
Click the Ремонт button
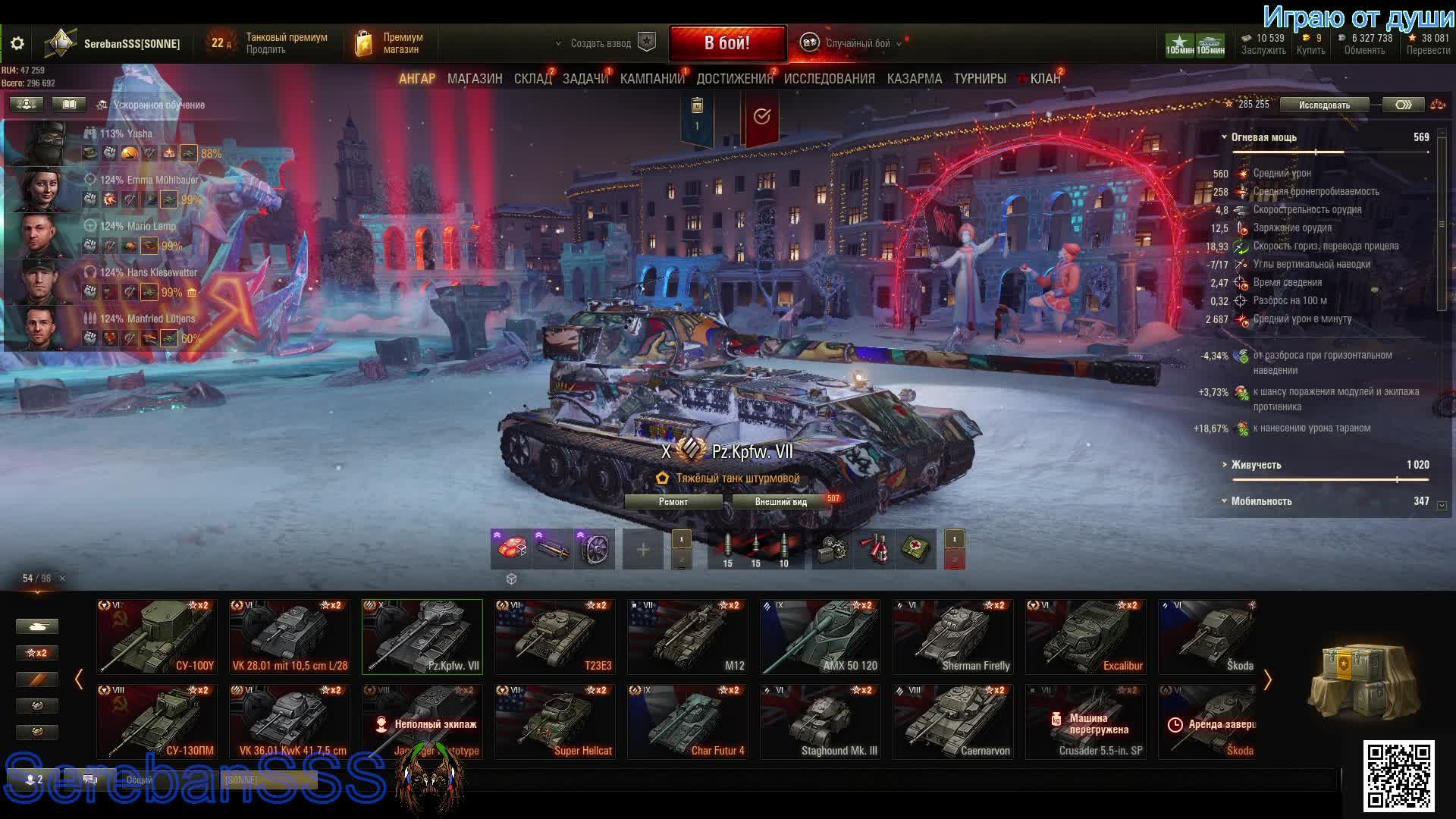tap(673, 502)
